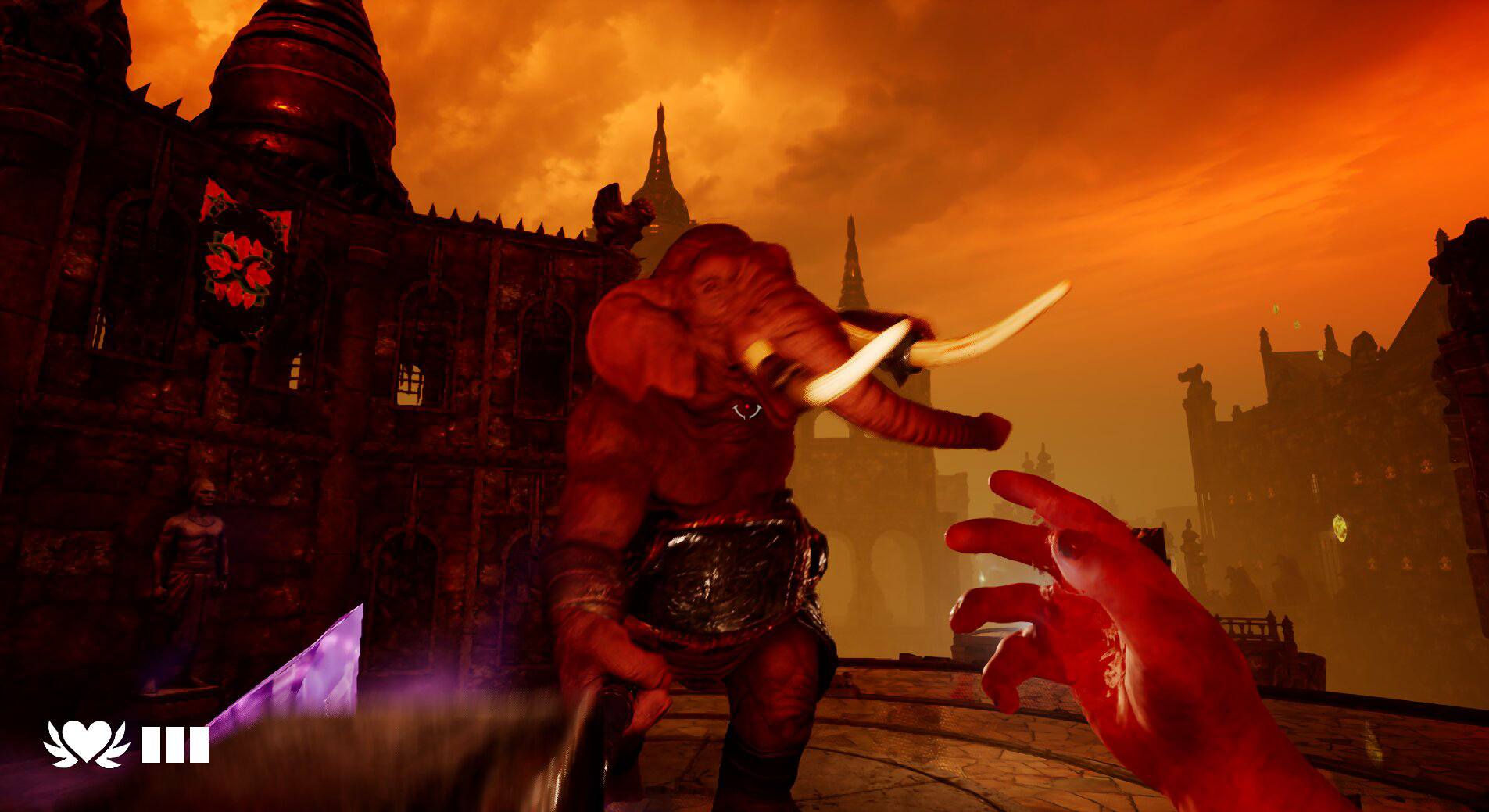Click the winged heart health icon
This screenshot has height=812, width=1489.
click(x=86, y=743)
